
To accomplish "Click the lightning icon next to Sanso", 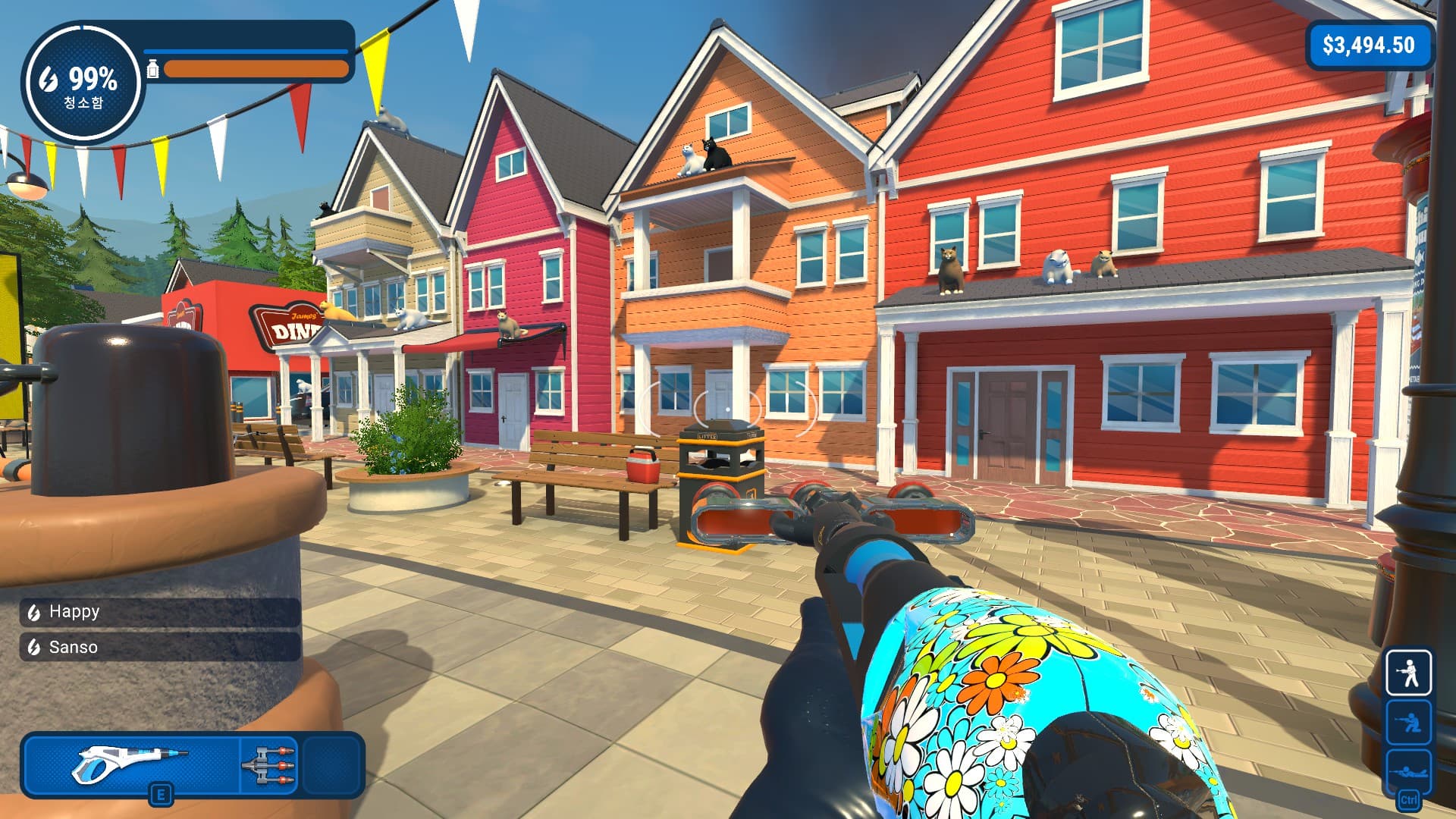I will pos(33,648).
